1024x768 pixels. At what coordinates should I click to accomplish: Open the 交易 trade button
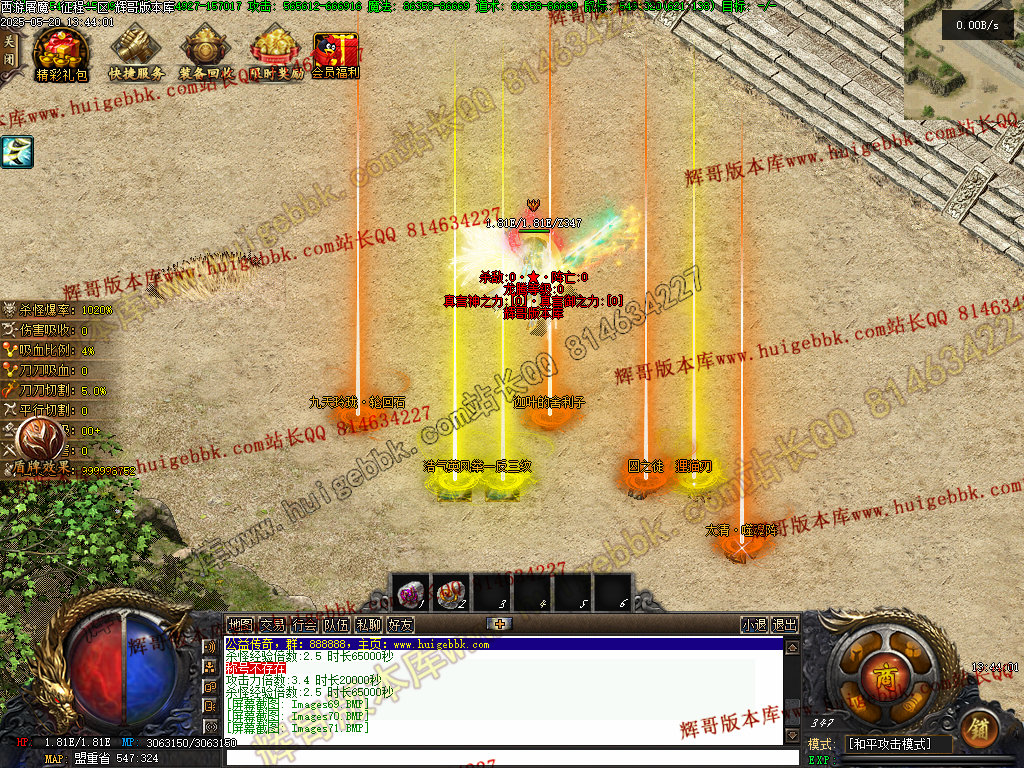click(272, 625)
